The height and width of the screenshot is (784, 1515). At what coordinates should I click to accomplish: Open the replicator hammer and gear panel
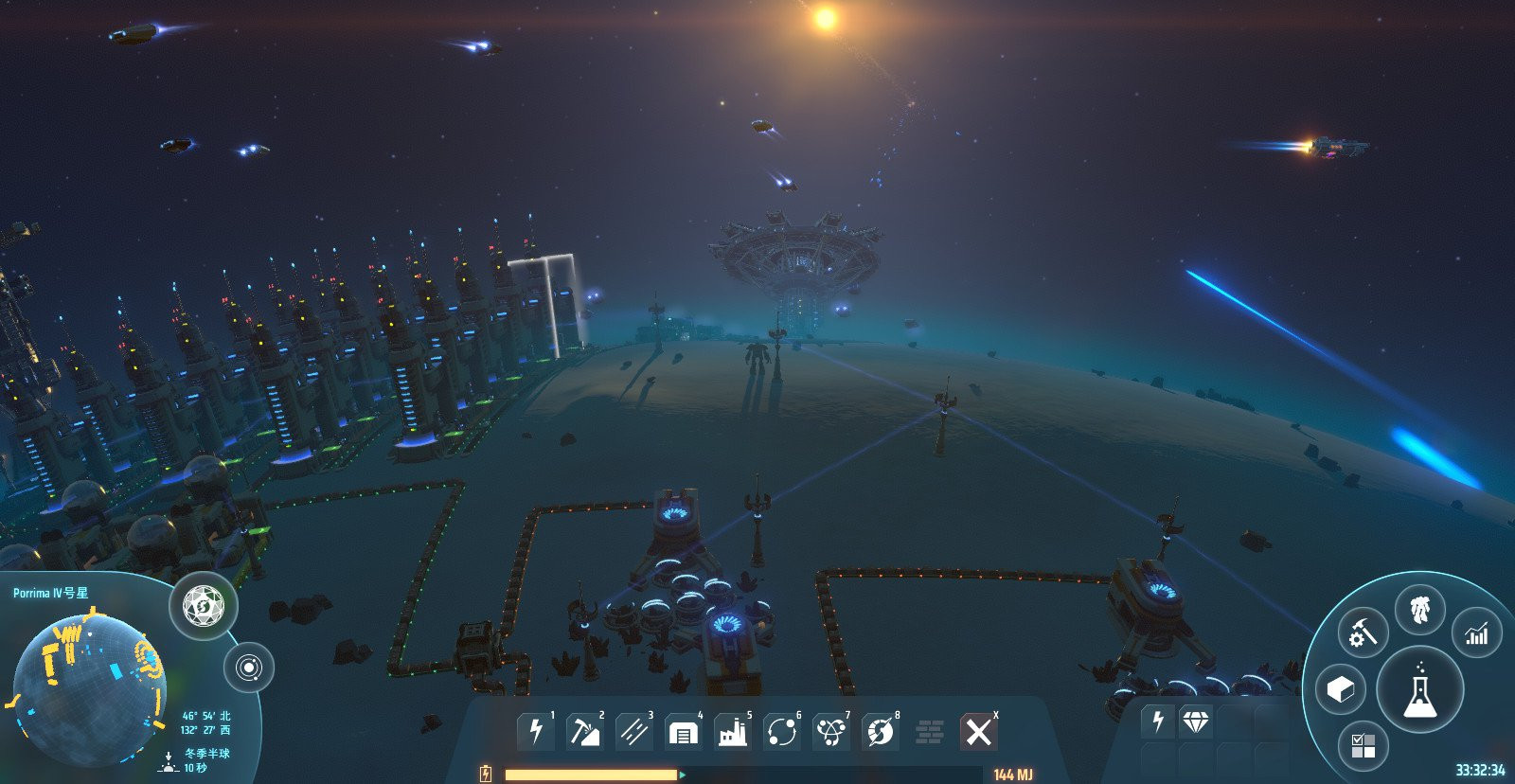(1363, 633)
